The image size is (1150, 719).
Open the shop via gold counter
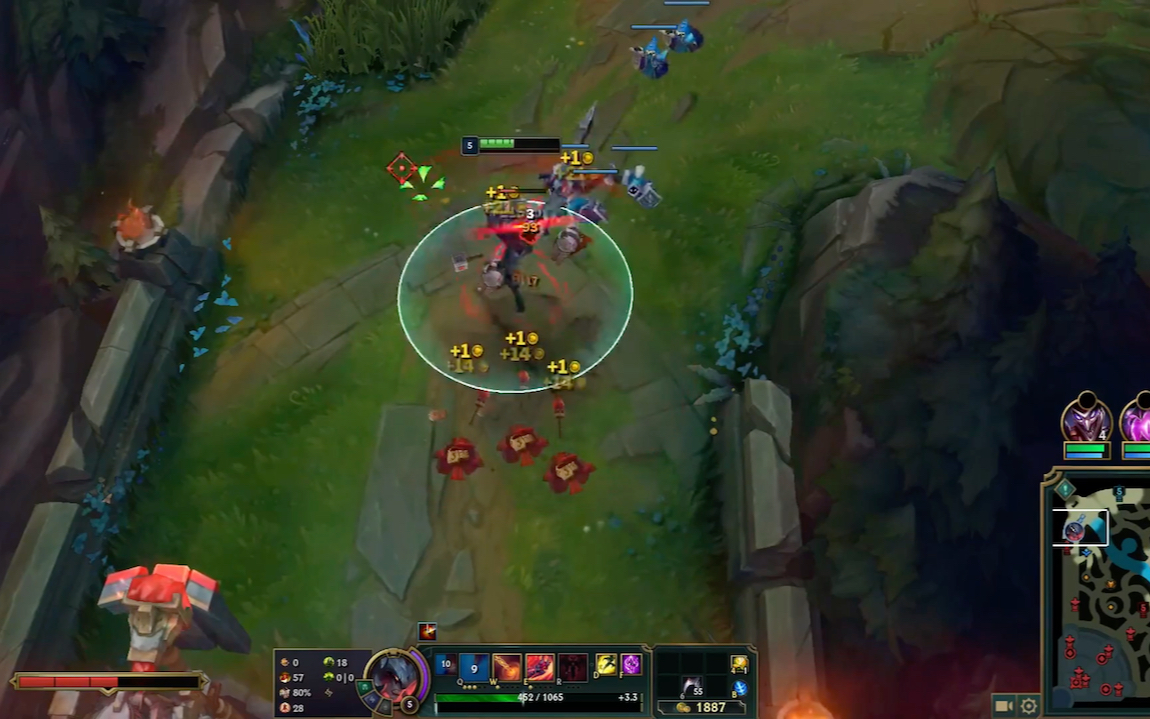[700, 707]
